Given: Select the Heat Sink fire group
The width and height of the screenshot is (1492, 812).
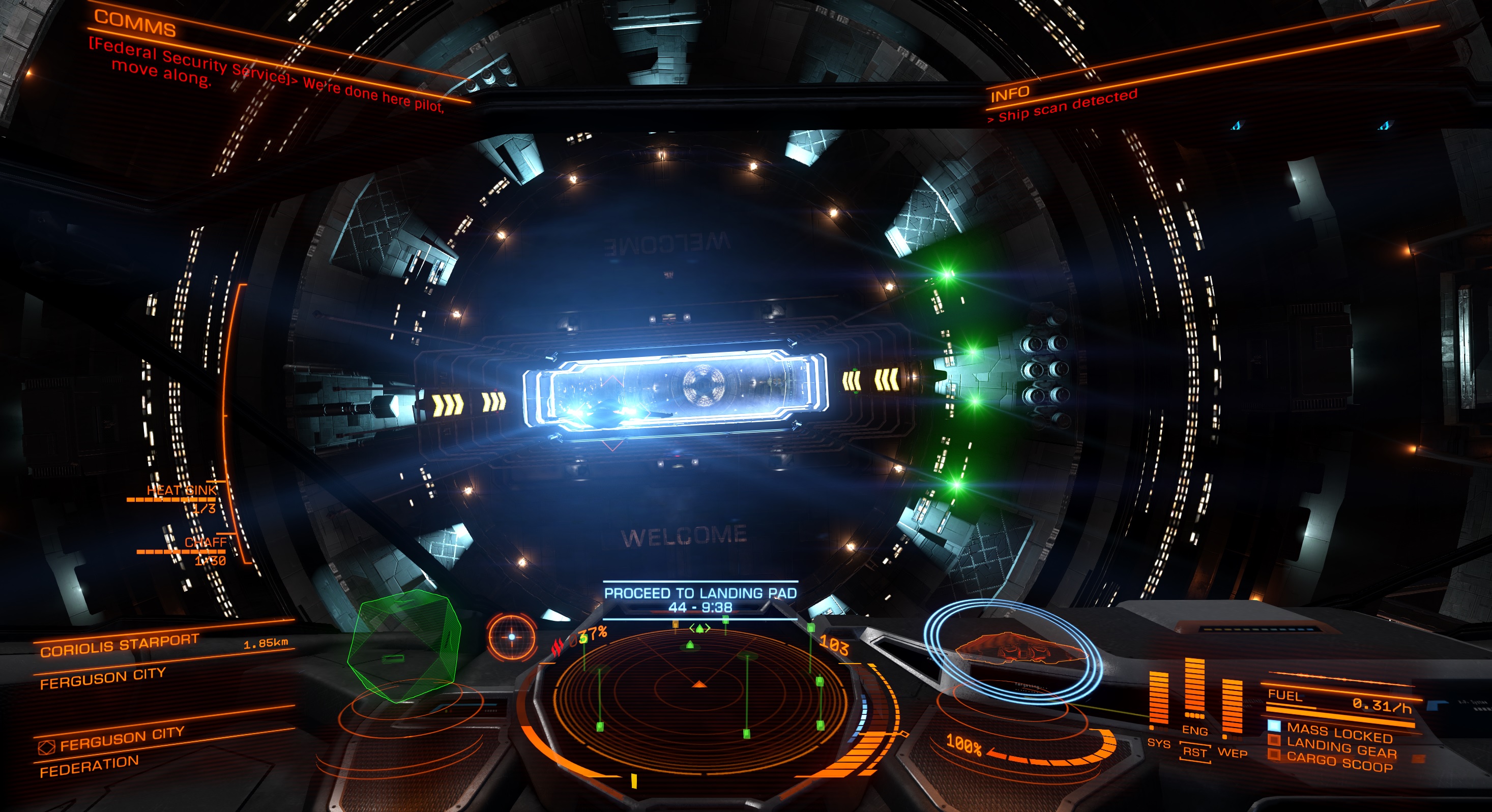Looking at the screenshot, I should [181, 491].
